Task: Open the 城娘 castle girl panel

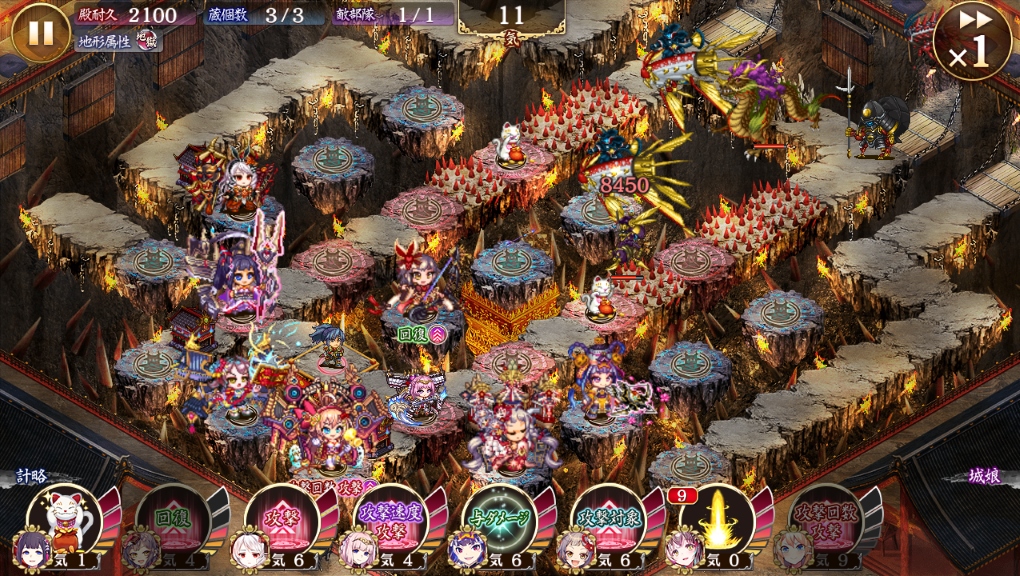Action: (984, 478)
